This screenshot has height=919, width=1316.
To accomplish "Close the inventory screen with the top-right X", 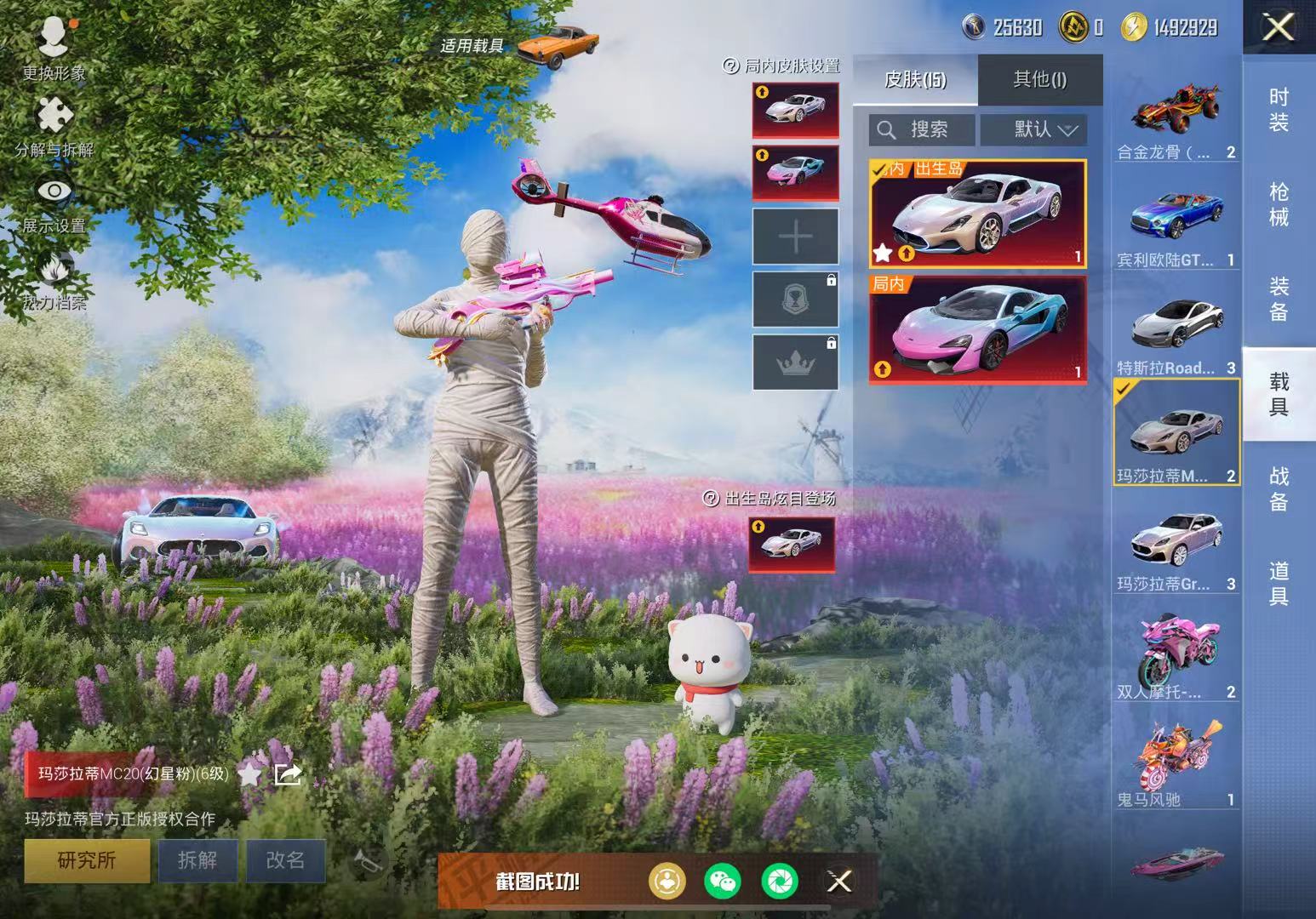I will [x=1279, y=28].
